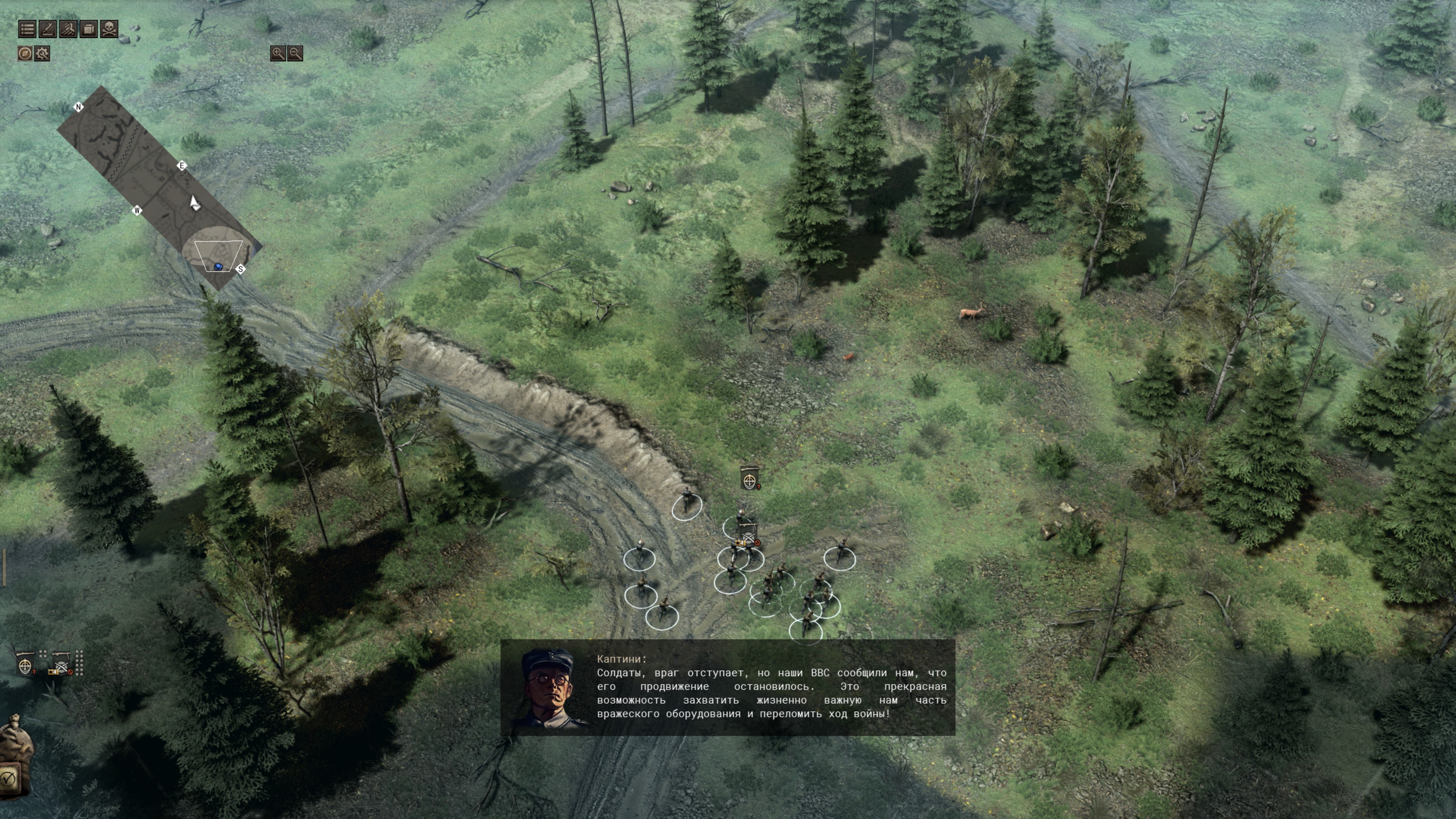
Task: Select the striped coat hanger icon
Action: coord(68,29)
